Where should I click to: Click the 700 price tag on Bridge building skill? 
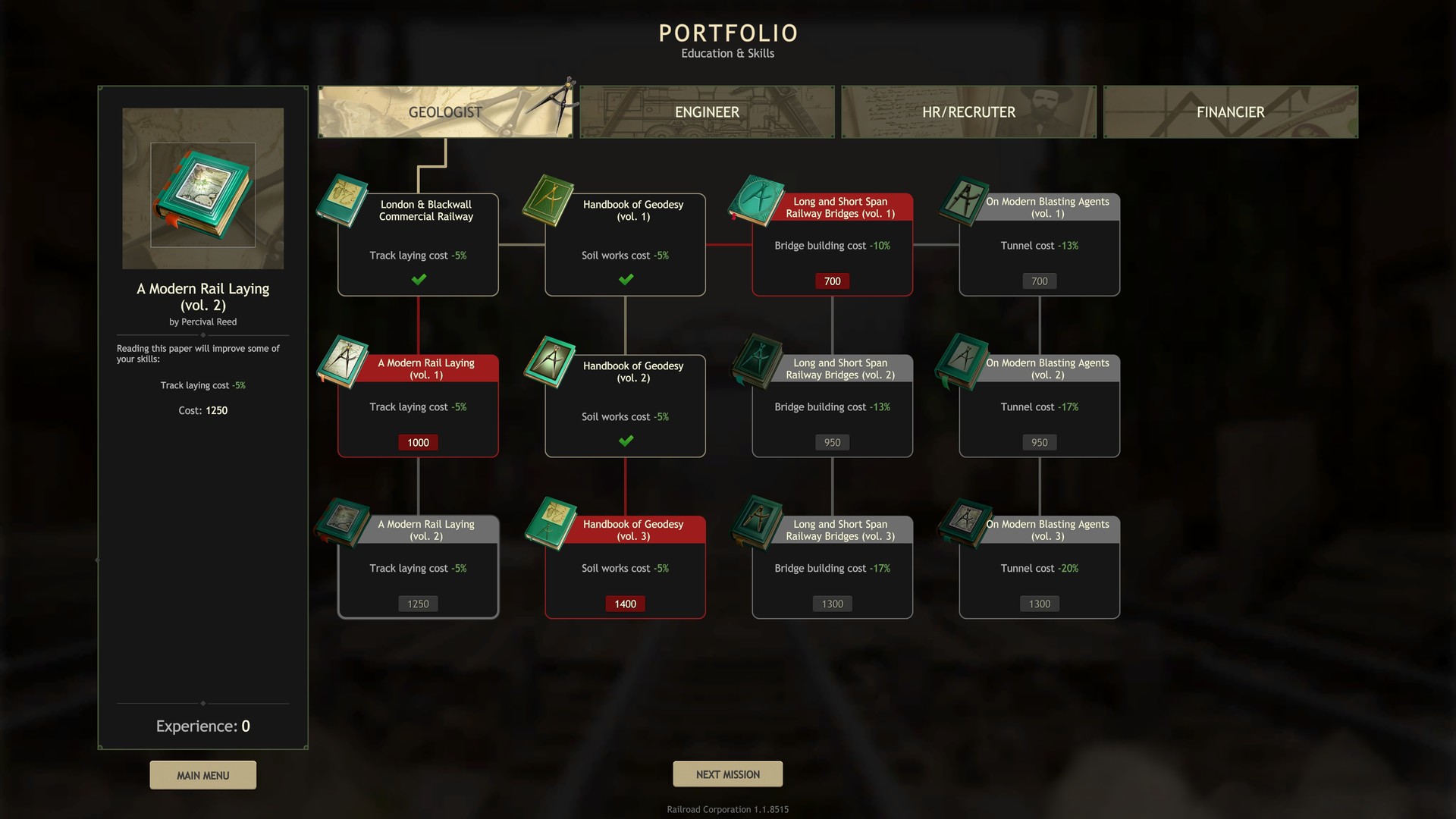[x=831, y=281]
